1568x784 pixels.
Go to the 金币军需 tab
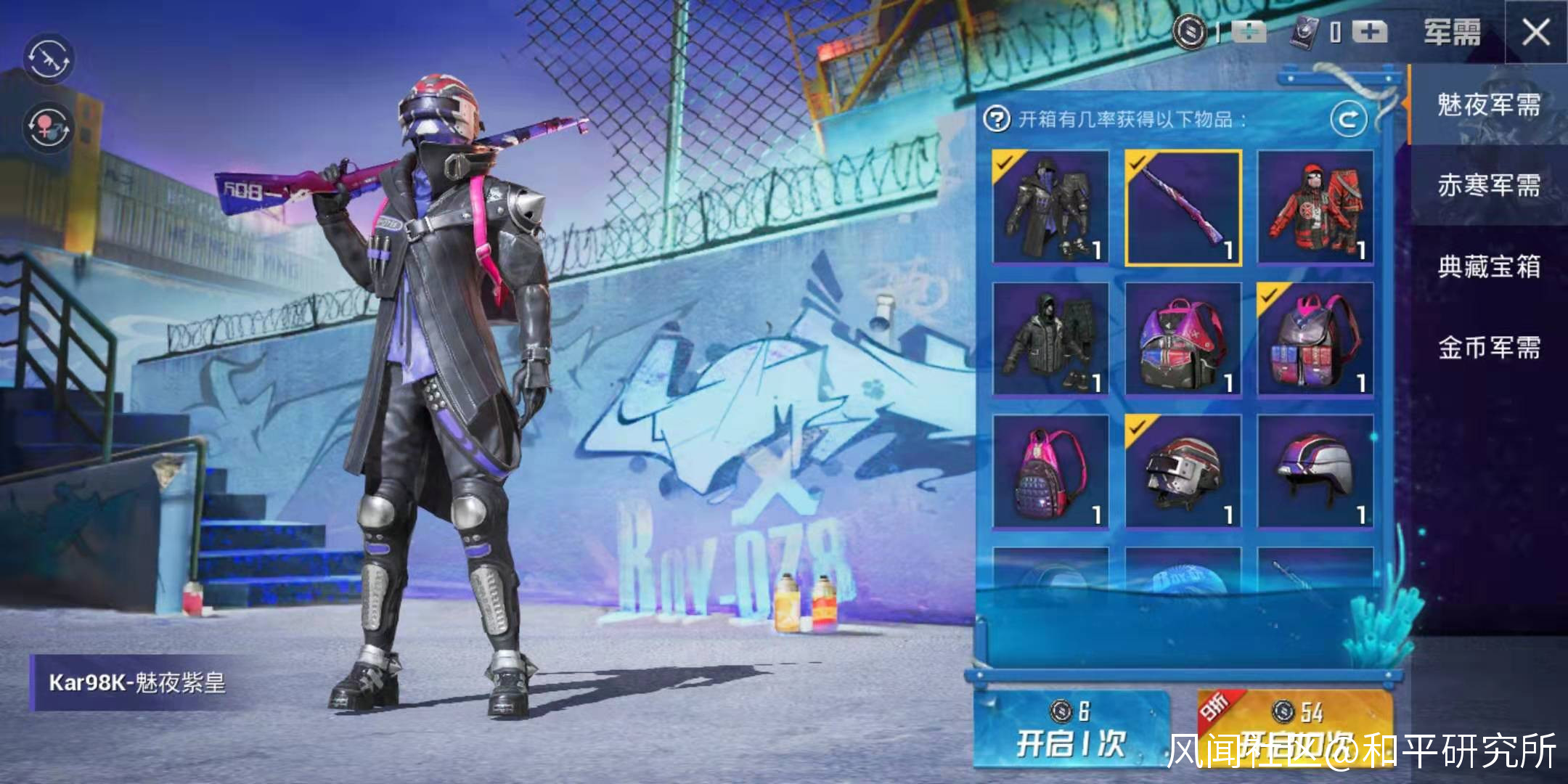pos(1488,348)
